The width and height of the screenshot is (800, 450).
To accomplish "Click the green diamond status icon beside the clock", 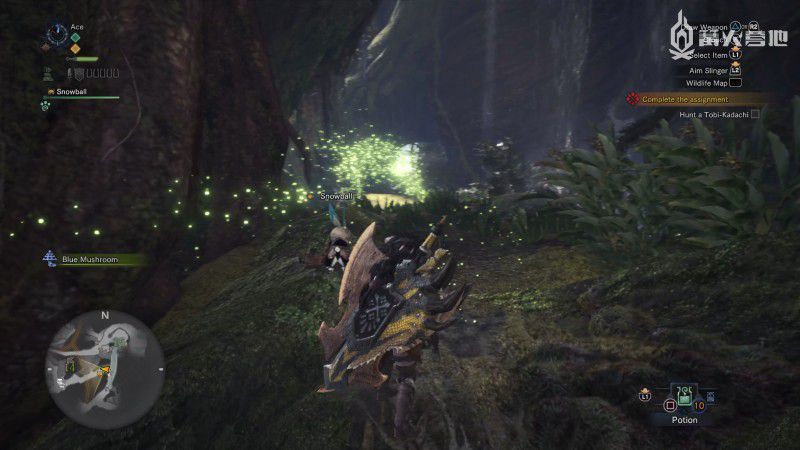I will click(x=74, y=38).
